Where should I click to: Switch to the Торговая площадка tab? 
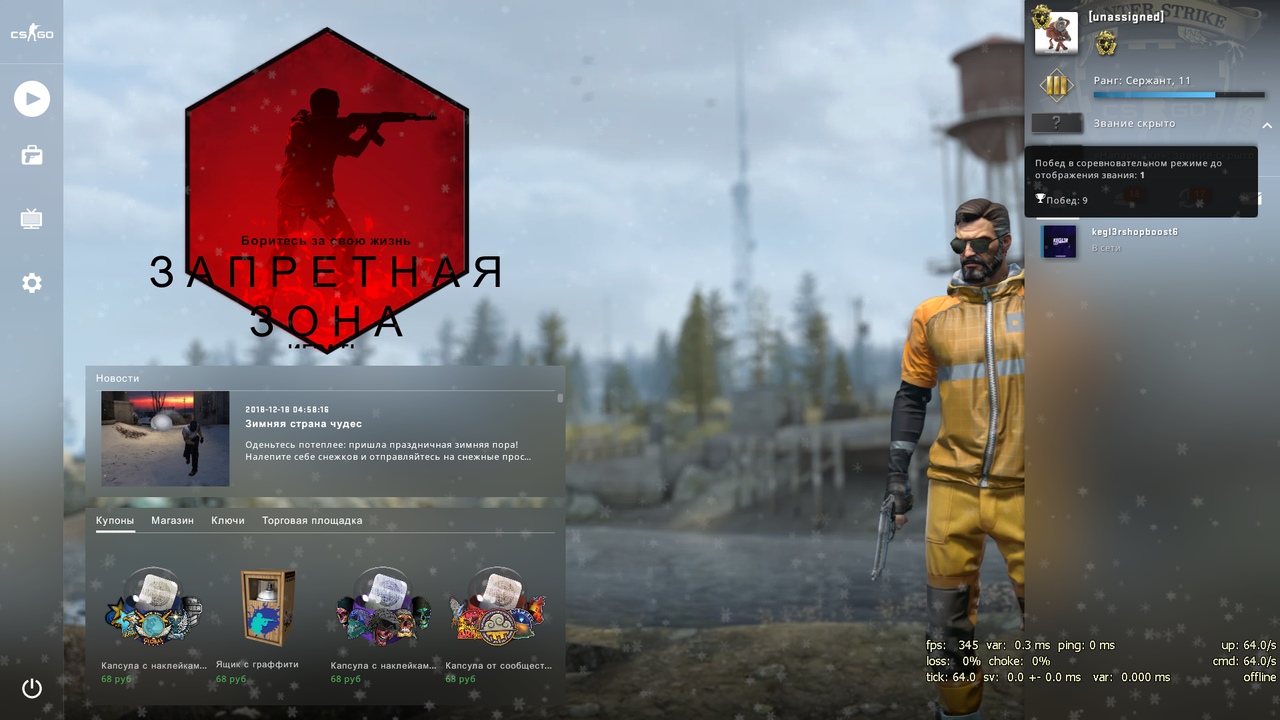pos(312,521)
